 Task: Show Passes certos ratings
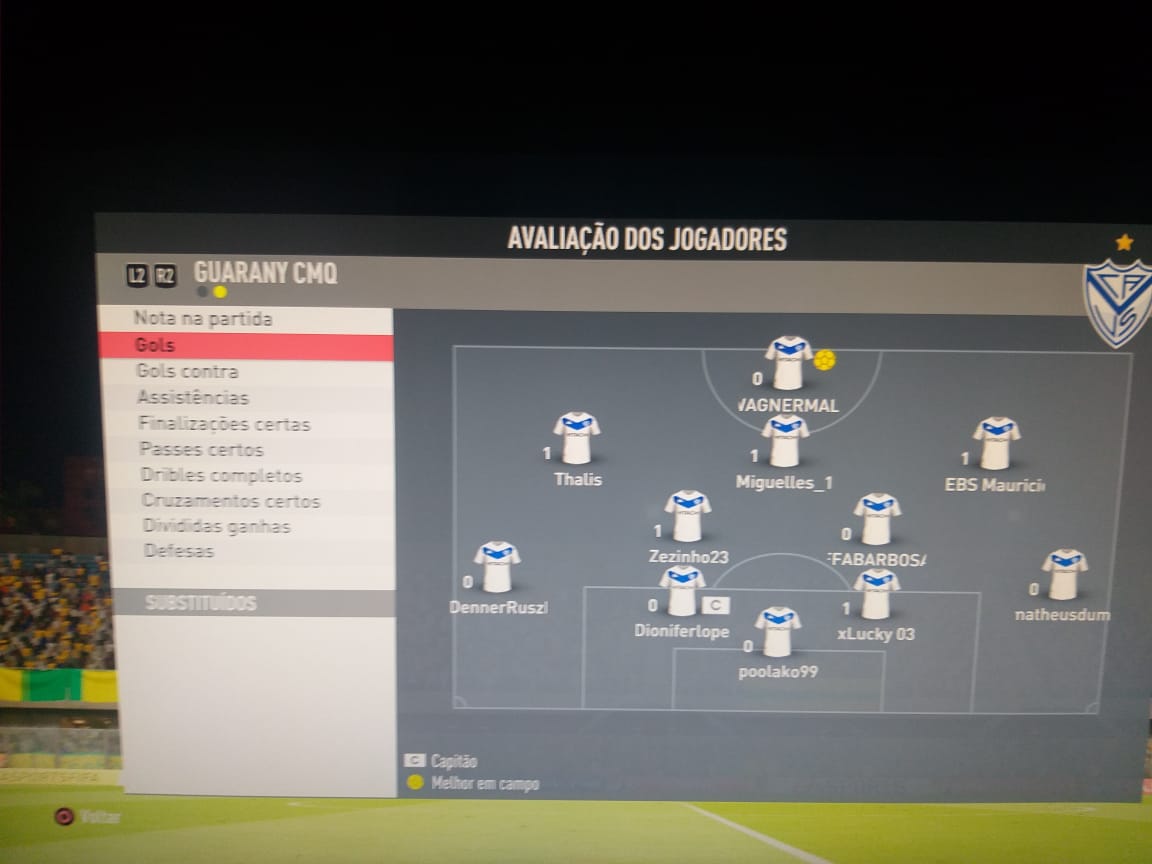coord(201,450)
